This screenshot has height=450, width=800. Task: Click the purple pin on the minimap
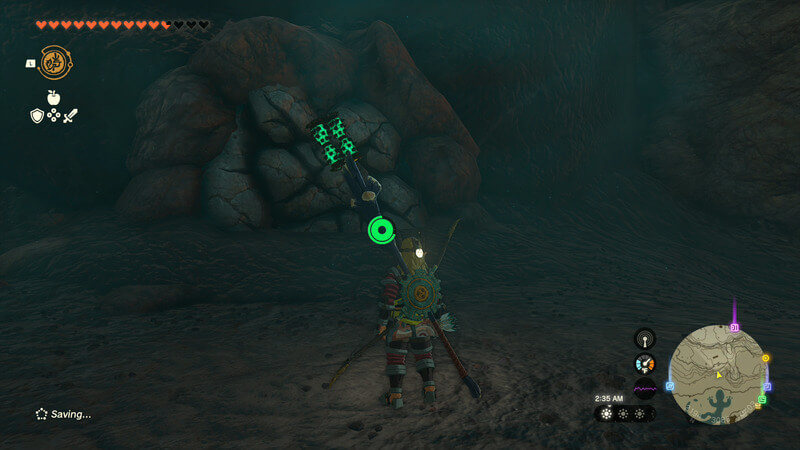734,326
